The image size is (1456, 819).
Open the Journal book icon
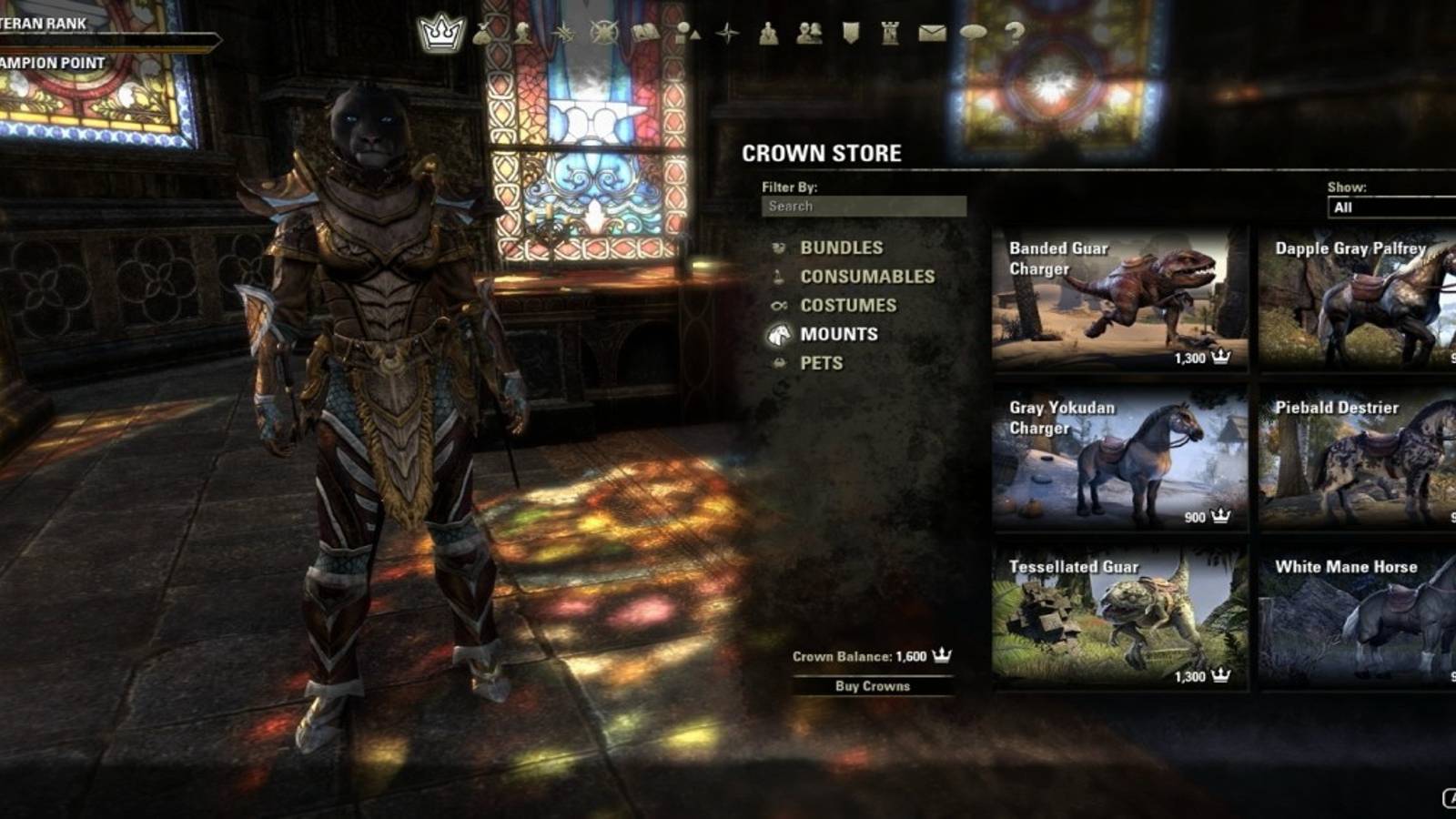pyautogui.click(x=644, y=34)
